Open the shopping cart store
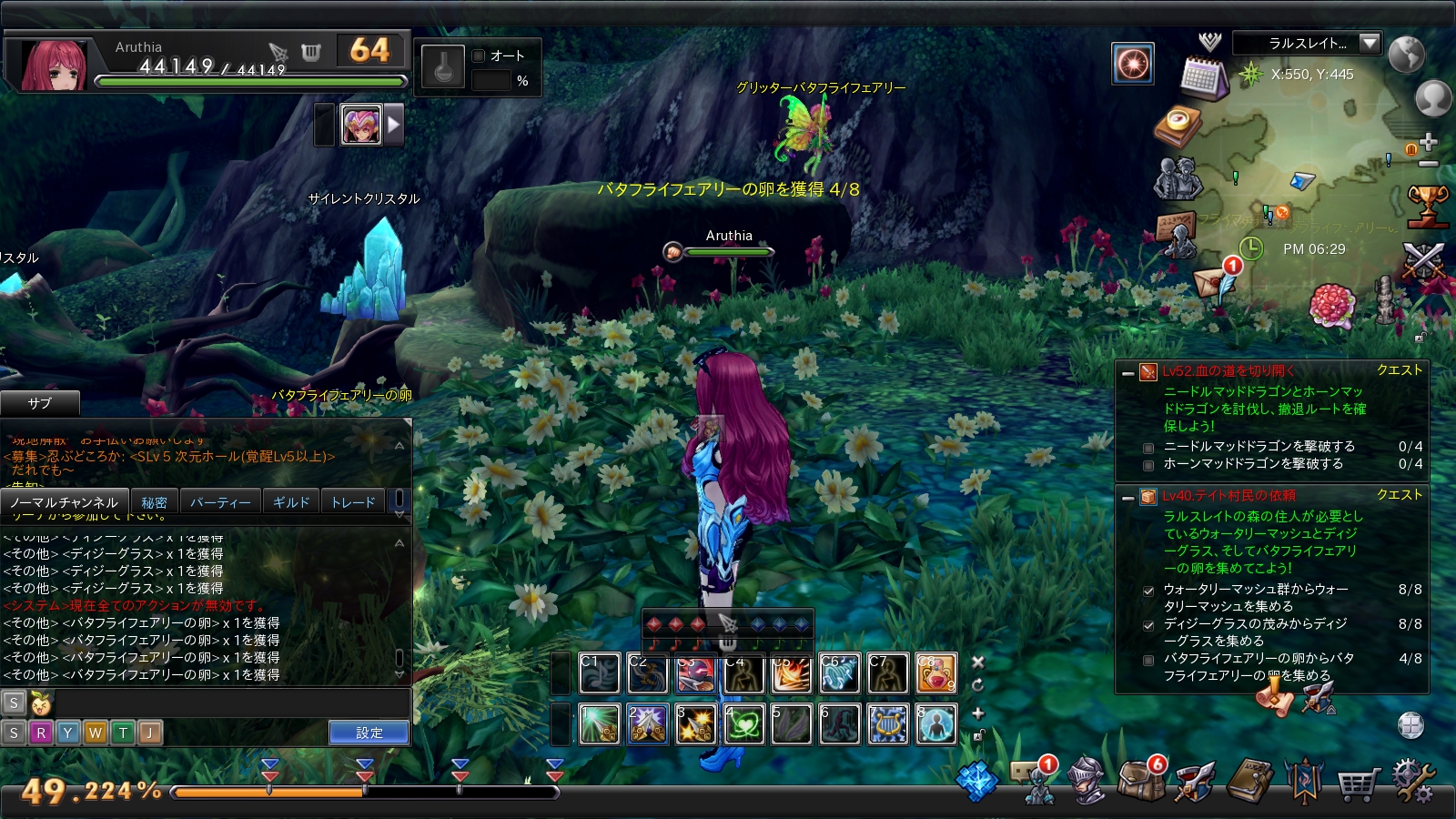The image size is (1456, 819). [1359, 783]
